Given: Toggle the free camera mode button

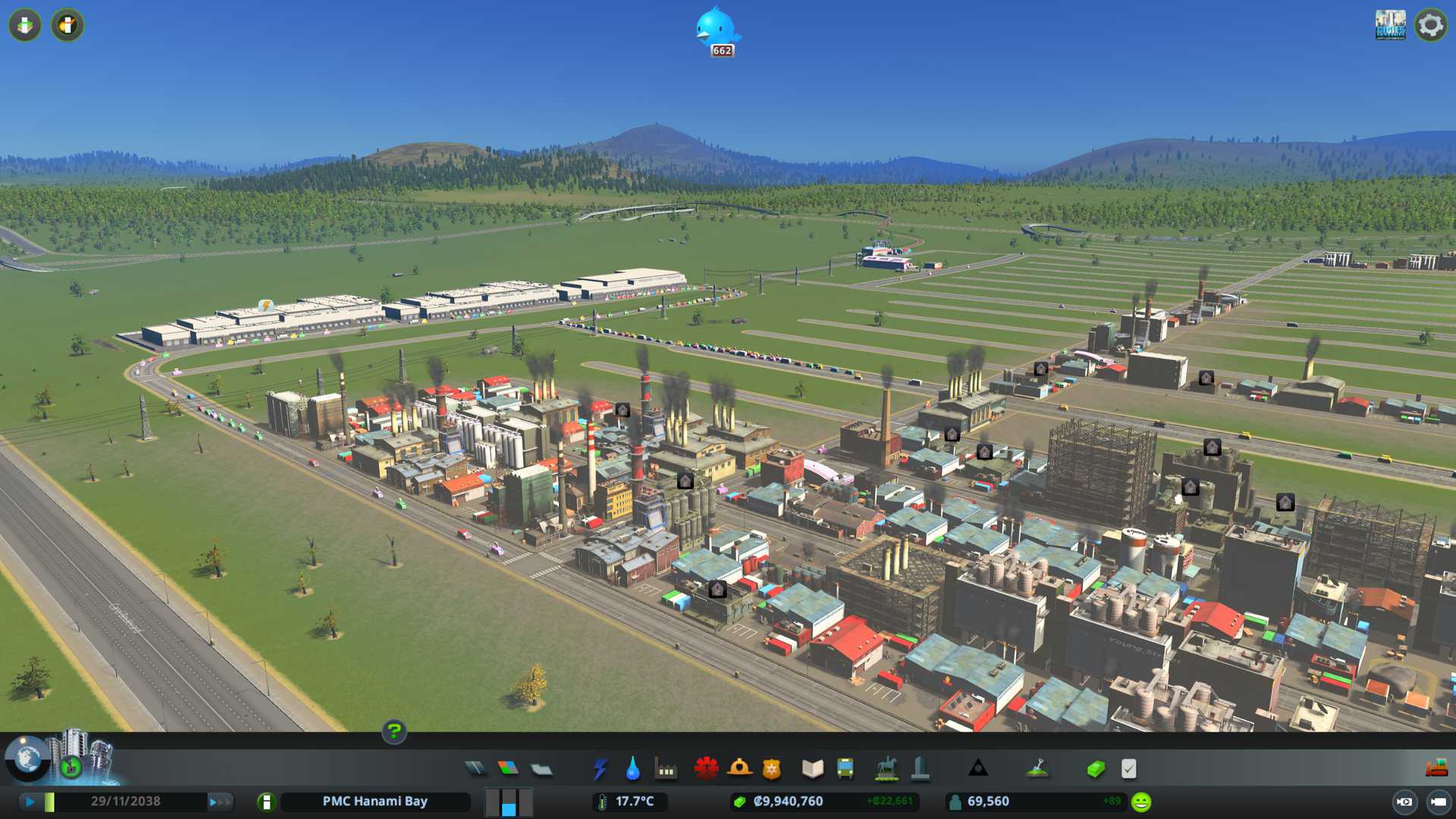Looking at the screenshot, I should coord(1438,802).
